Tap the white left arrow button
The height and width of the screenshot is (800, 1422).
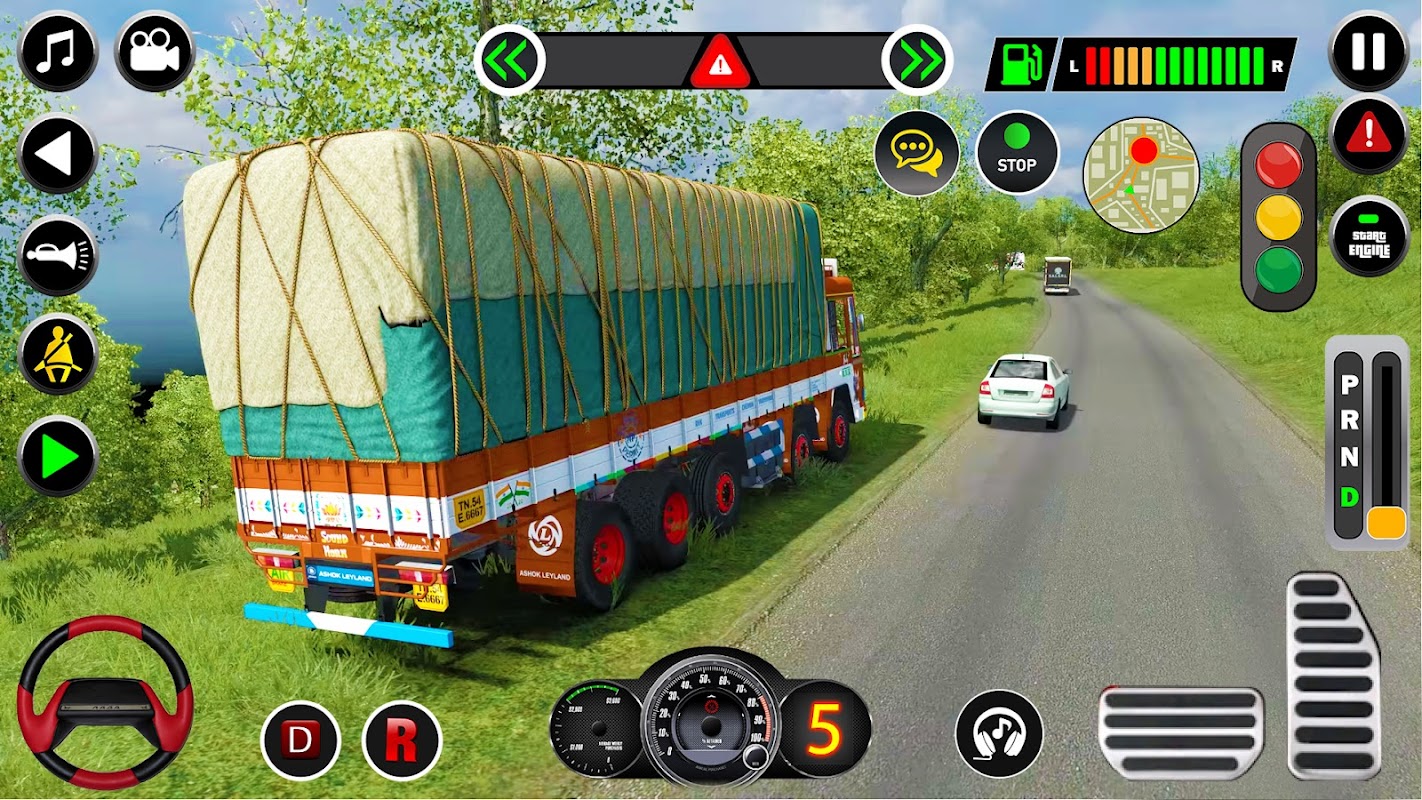point(57,154)
